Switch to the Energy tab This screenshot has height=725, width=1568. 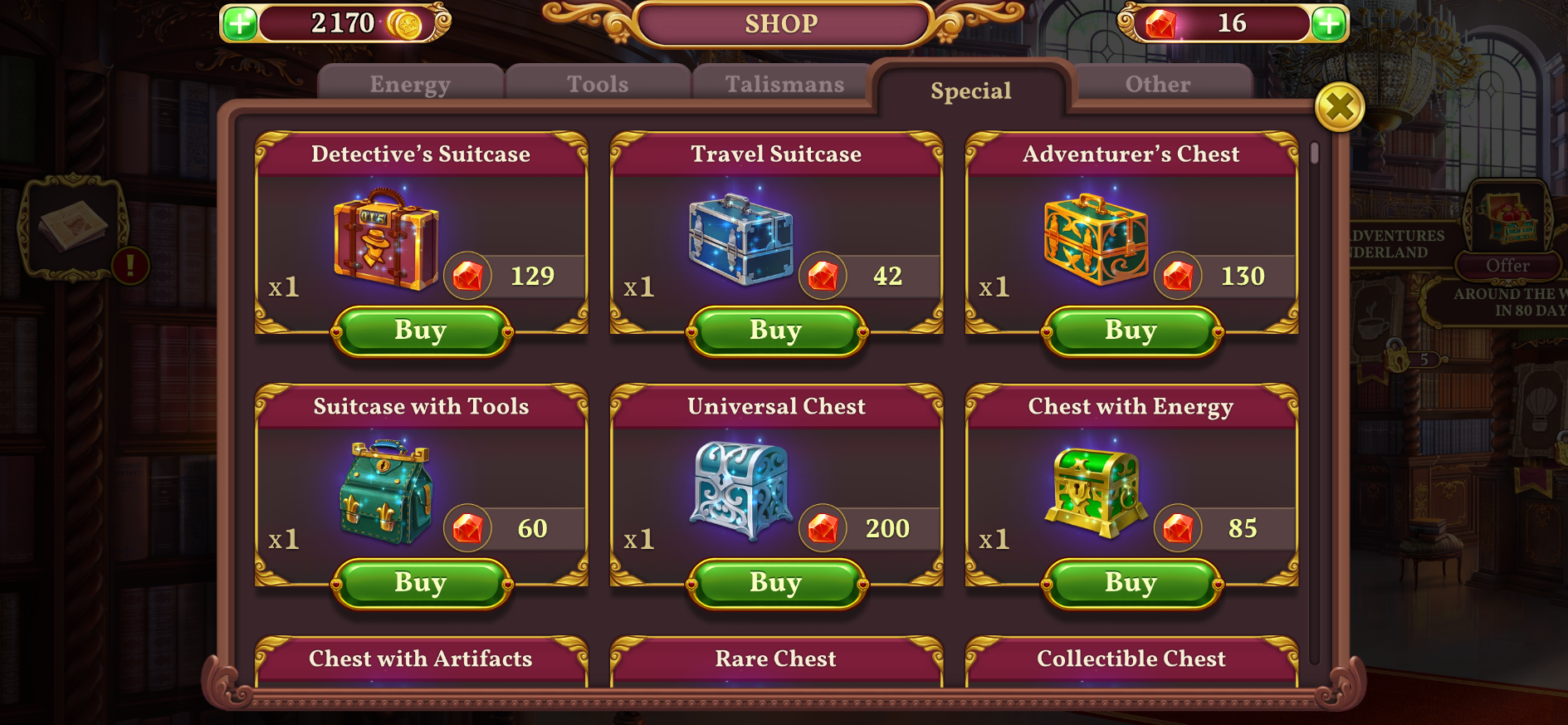410,83
